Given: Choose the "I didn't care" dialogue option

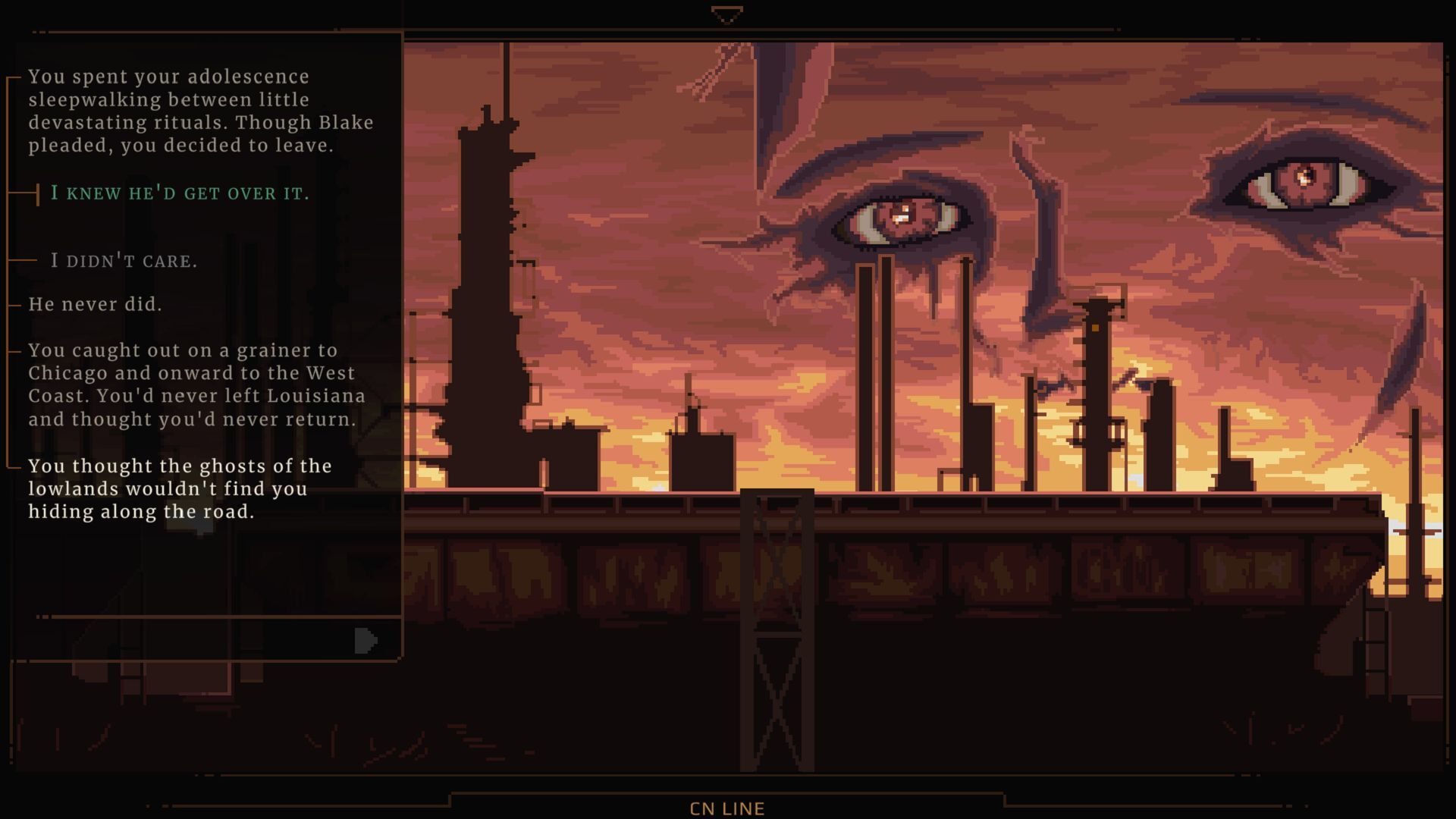Looking at the screenshot, I should 124,262.
